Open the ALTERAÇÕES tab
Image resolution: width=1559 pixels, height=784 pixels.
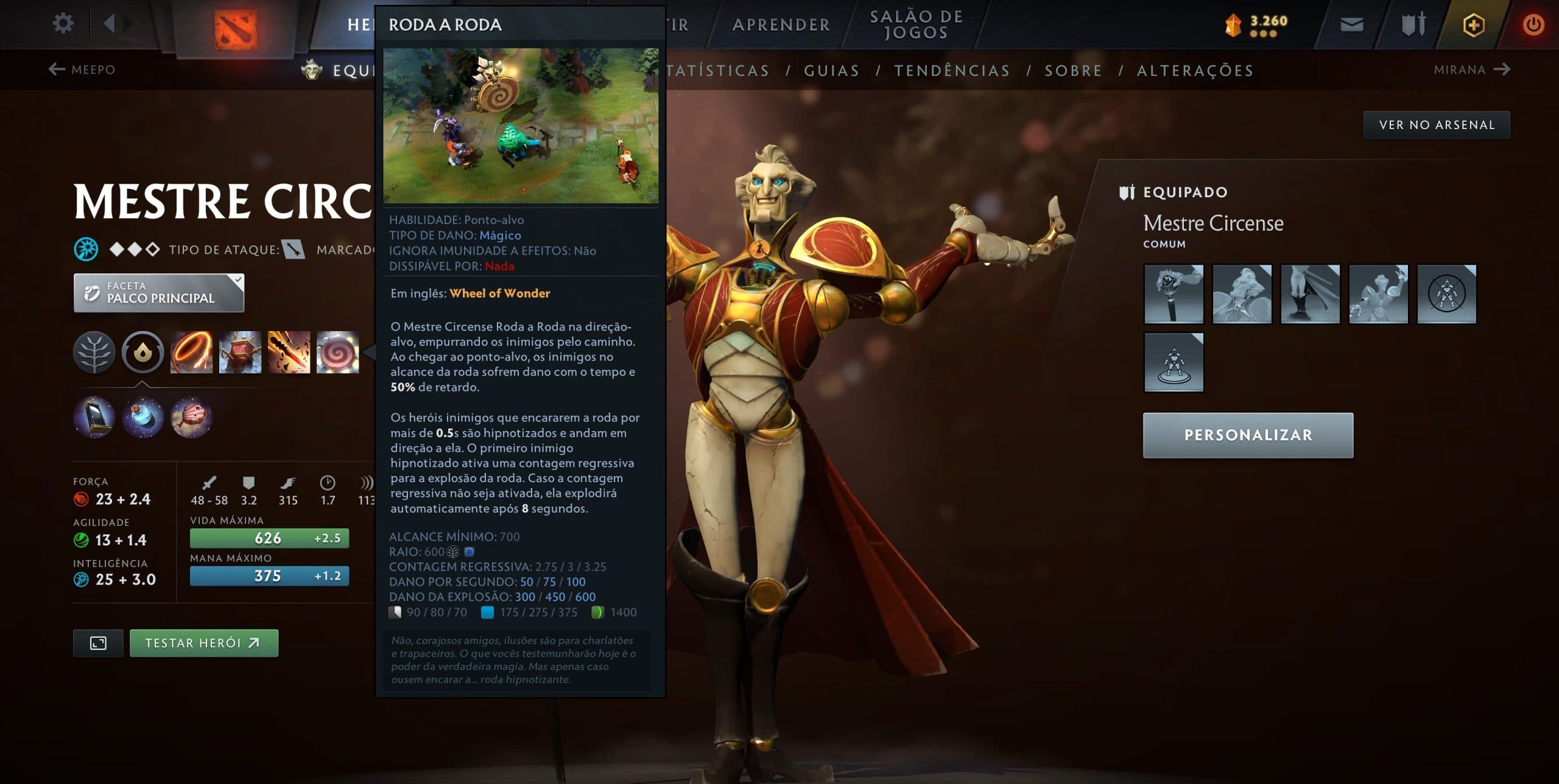1195,70
